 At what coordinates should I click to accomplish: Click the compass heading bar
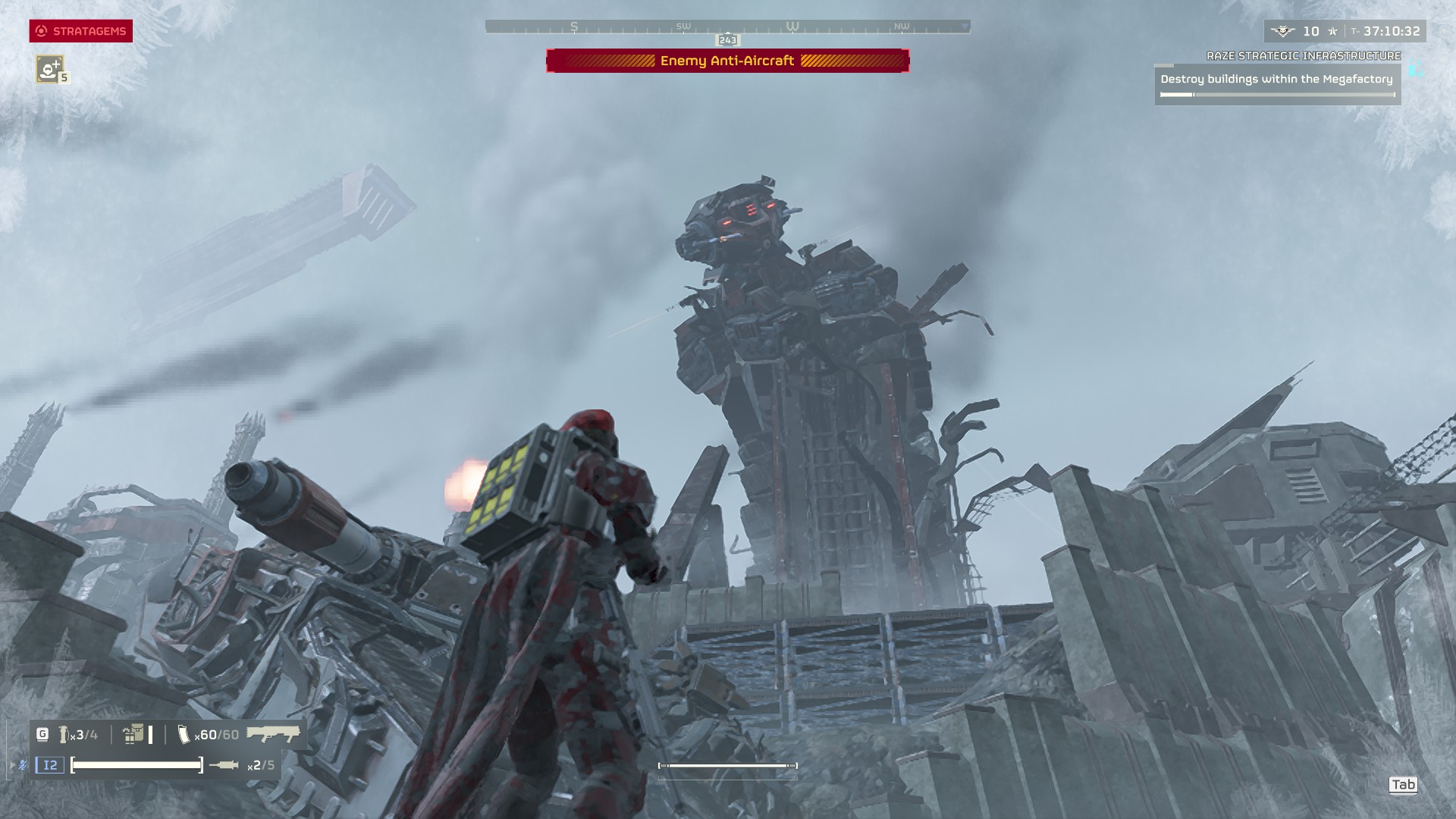(727, 27)
